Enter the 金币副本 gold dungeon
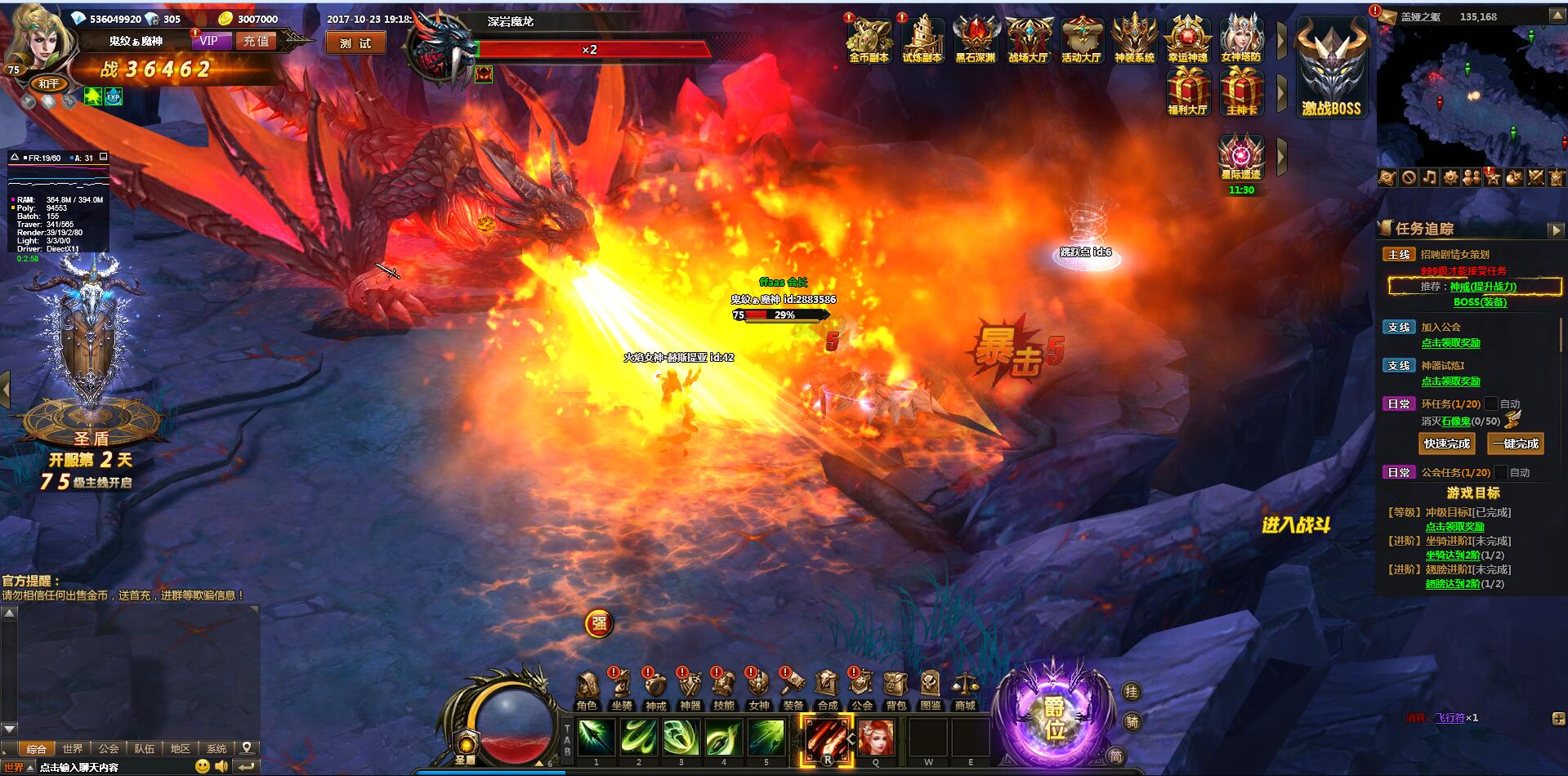1568x776 pixels. (x=869, y=40)
